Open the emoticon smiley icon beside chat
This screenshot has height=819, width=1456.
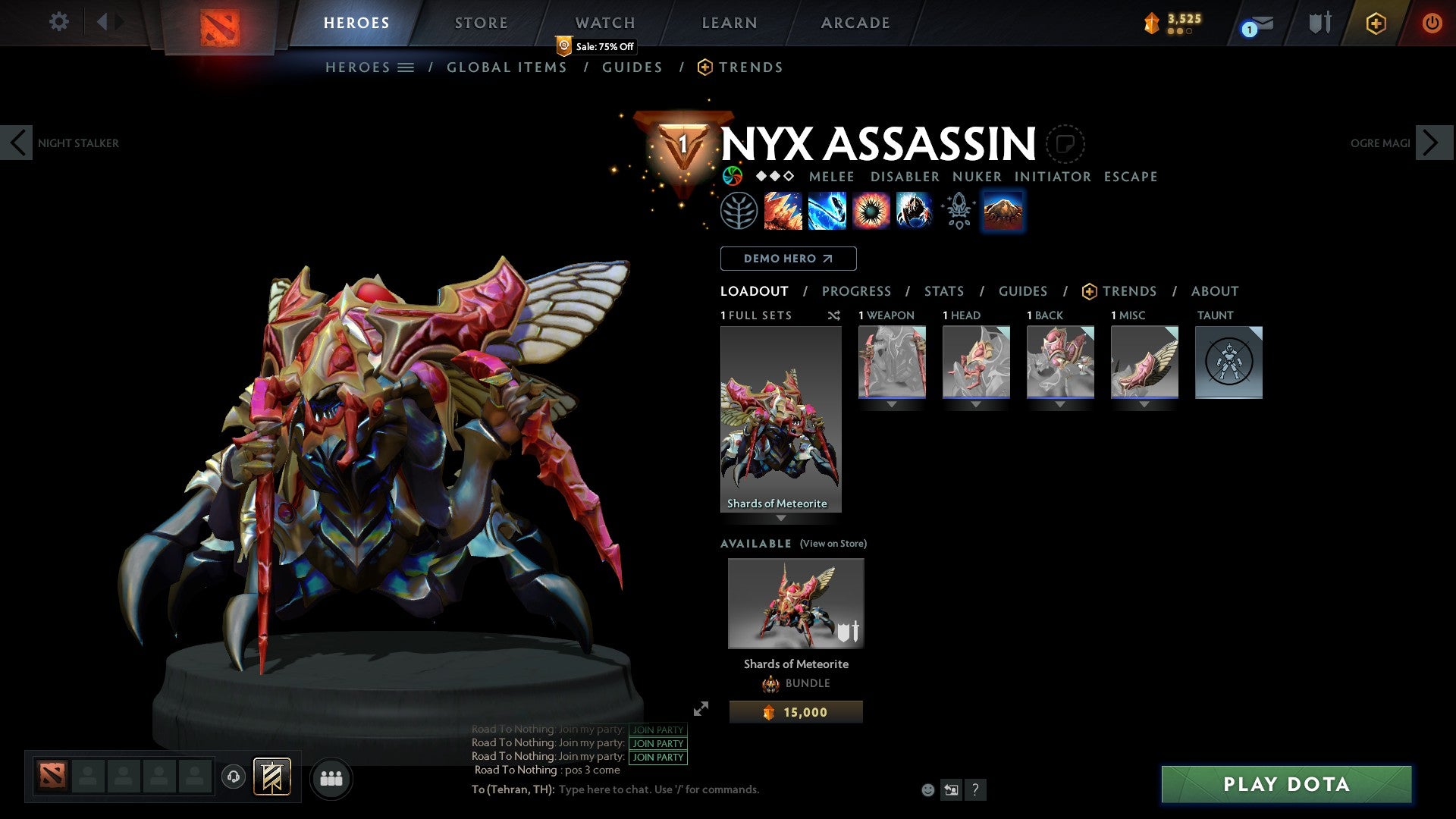coord(928,789)
